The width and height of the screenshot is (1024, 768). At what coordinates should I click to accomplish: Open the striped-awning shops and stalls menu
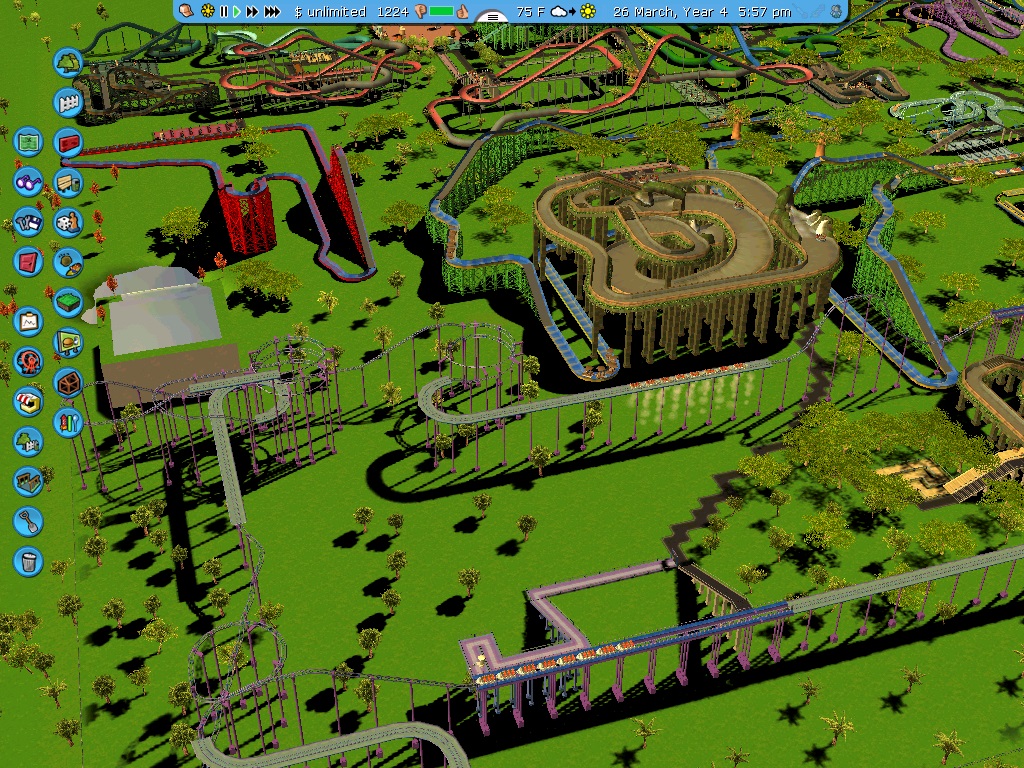(28, 401)
